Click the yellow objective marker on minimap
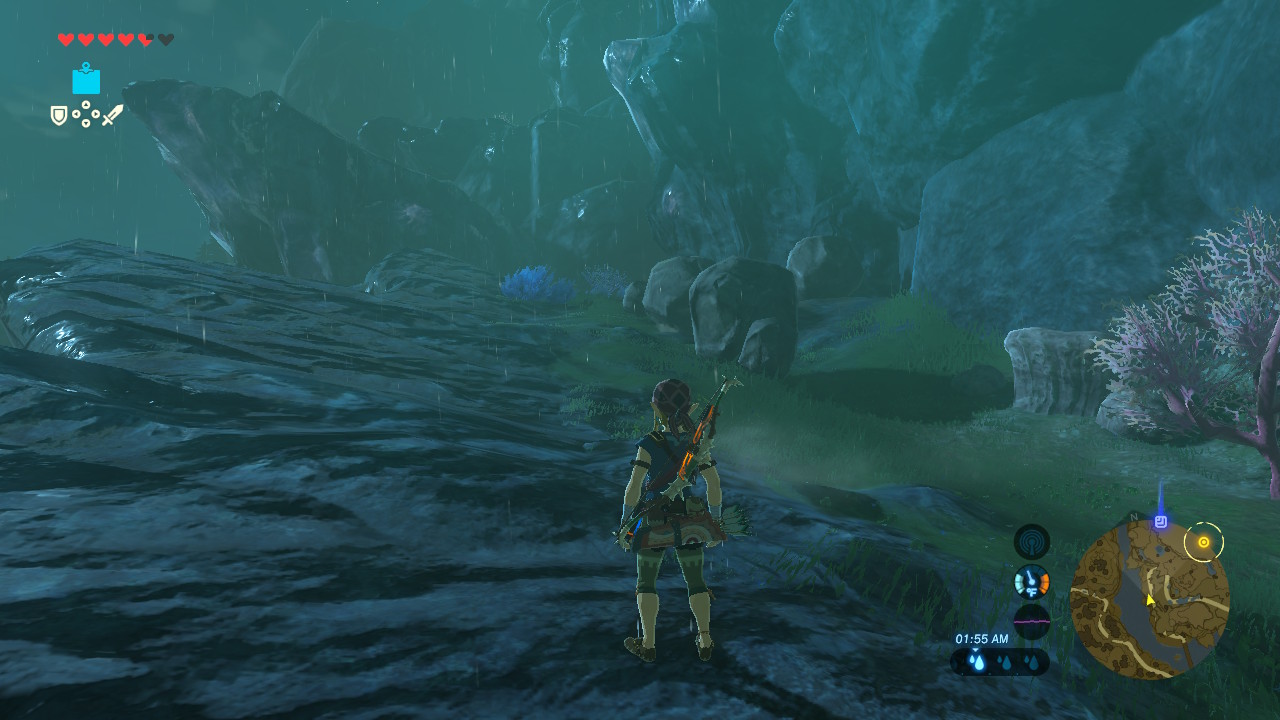Image resolution: width=1280 pixels, height=720 pixels. (x=1204, y=542)
